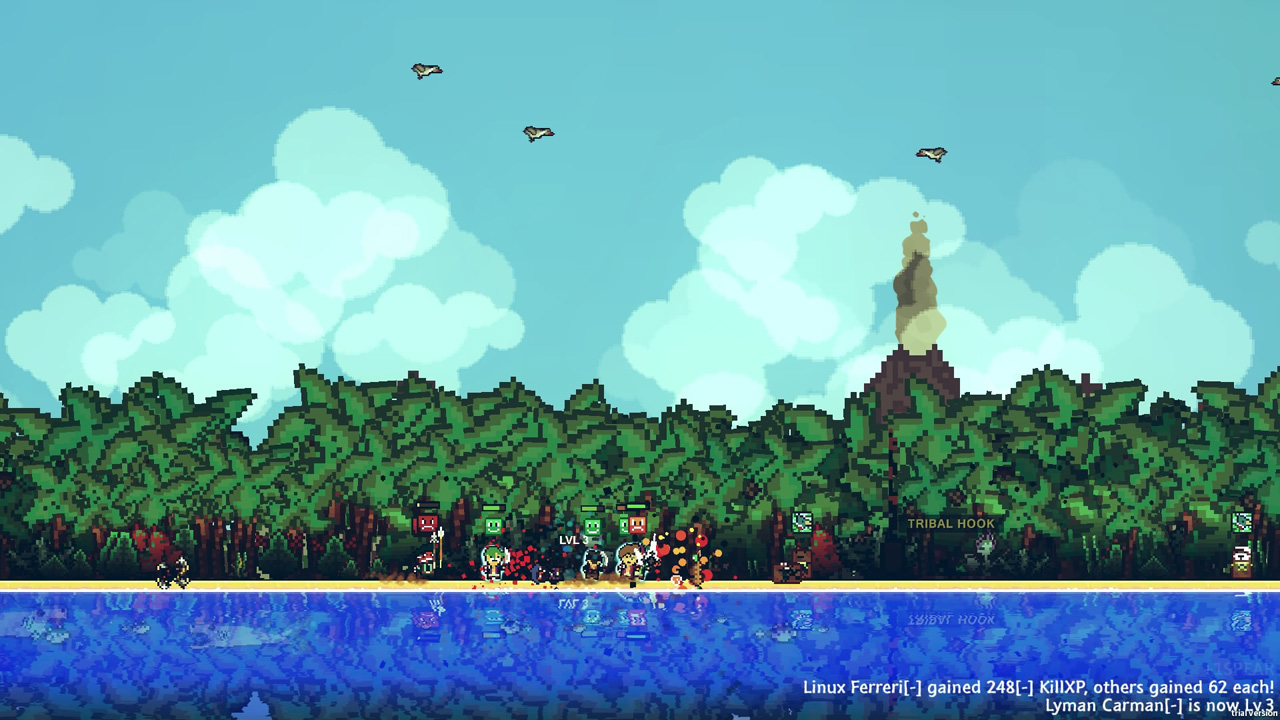Select the fish signboard on the far-right tree
The image size is (1280, 720).
pos(1242,522)
